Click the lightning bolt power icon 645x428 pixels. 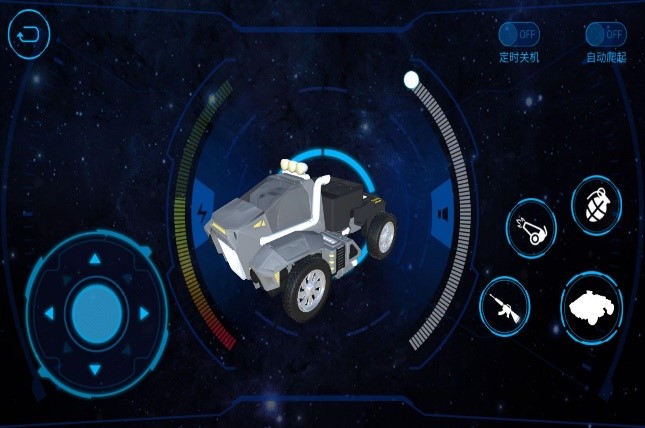(x=205, y=213)
